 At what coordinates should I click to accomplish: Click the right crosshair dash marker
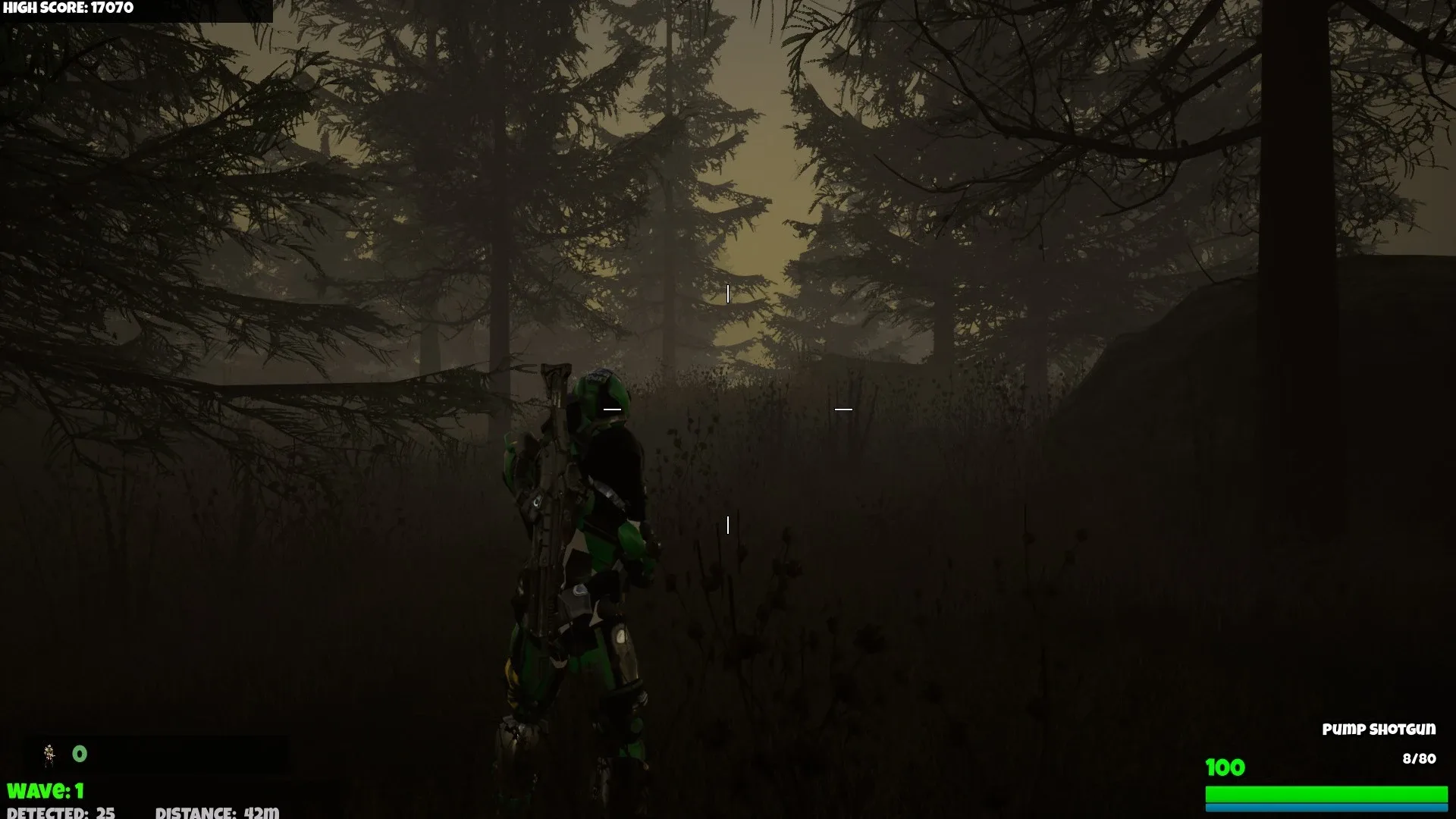tap(842, 408)
